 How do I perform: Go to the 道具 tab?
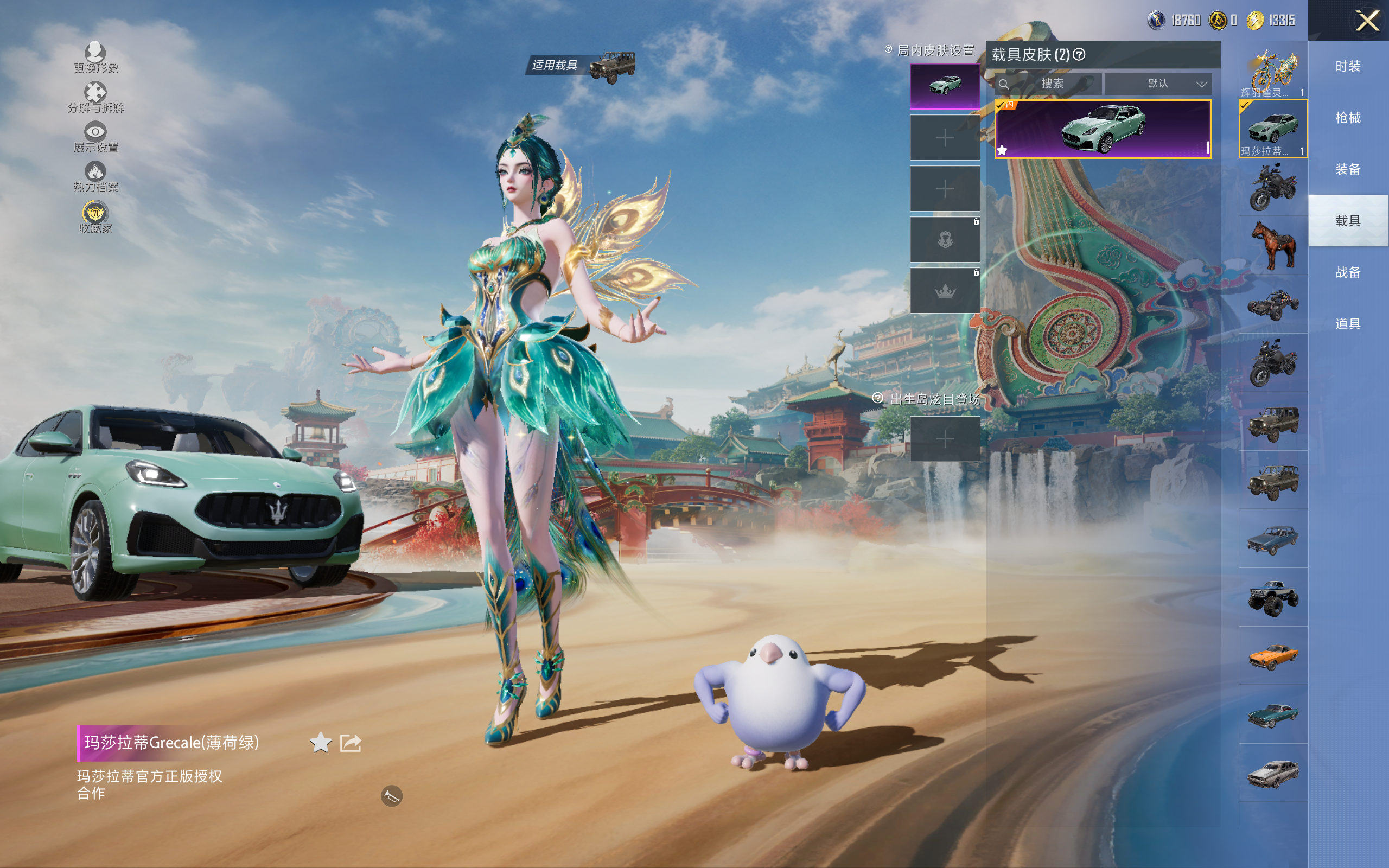point(1348,324)
